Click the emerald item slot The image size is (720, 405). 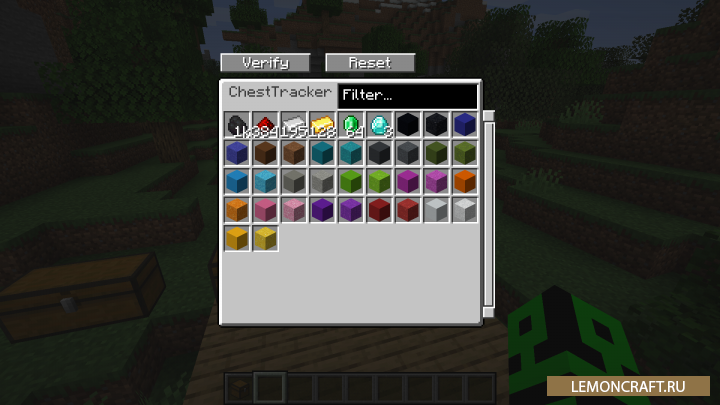[350, 125]
